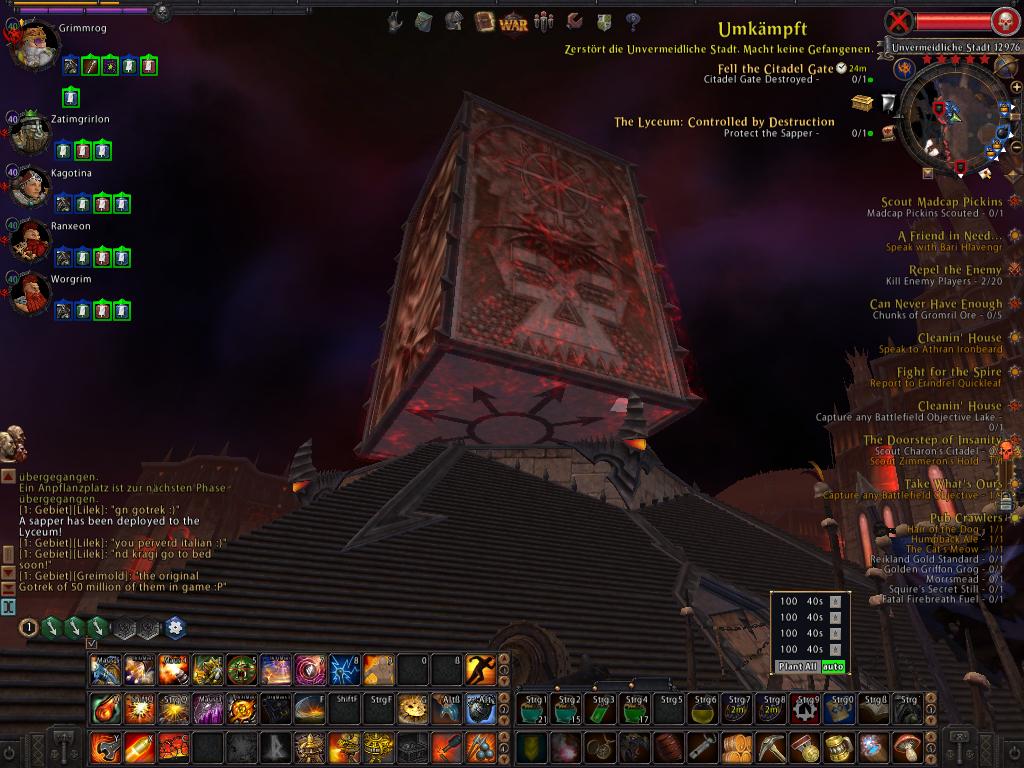This screenshot has width=1024, height=768.
Task: Open the character helmet menu icon
Action: (x=454, y=21)
